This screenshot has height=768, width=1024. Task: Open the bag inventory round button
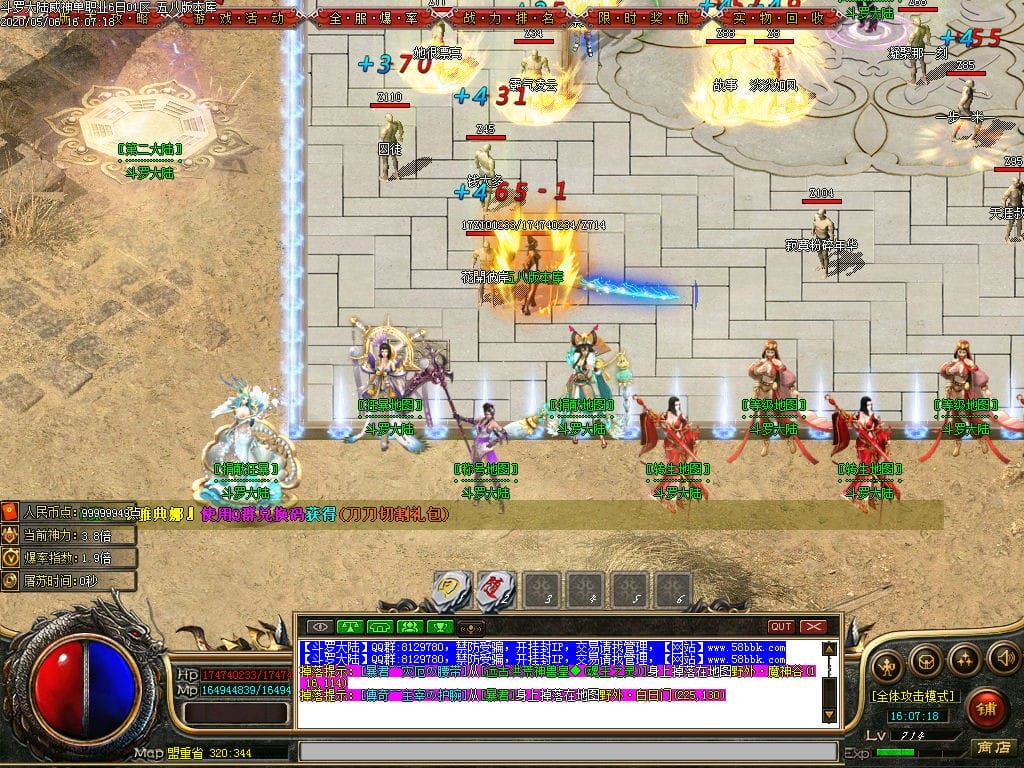coord(925,660)
